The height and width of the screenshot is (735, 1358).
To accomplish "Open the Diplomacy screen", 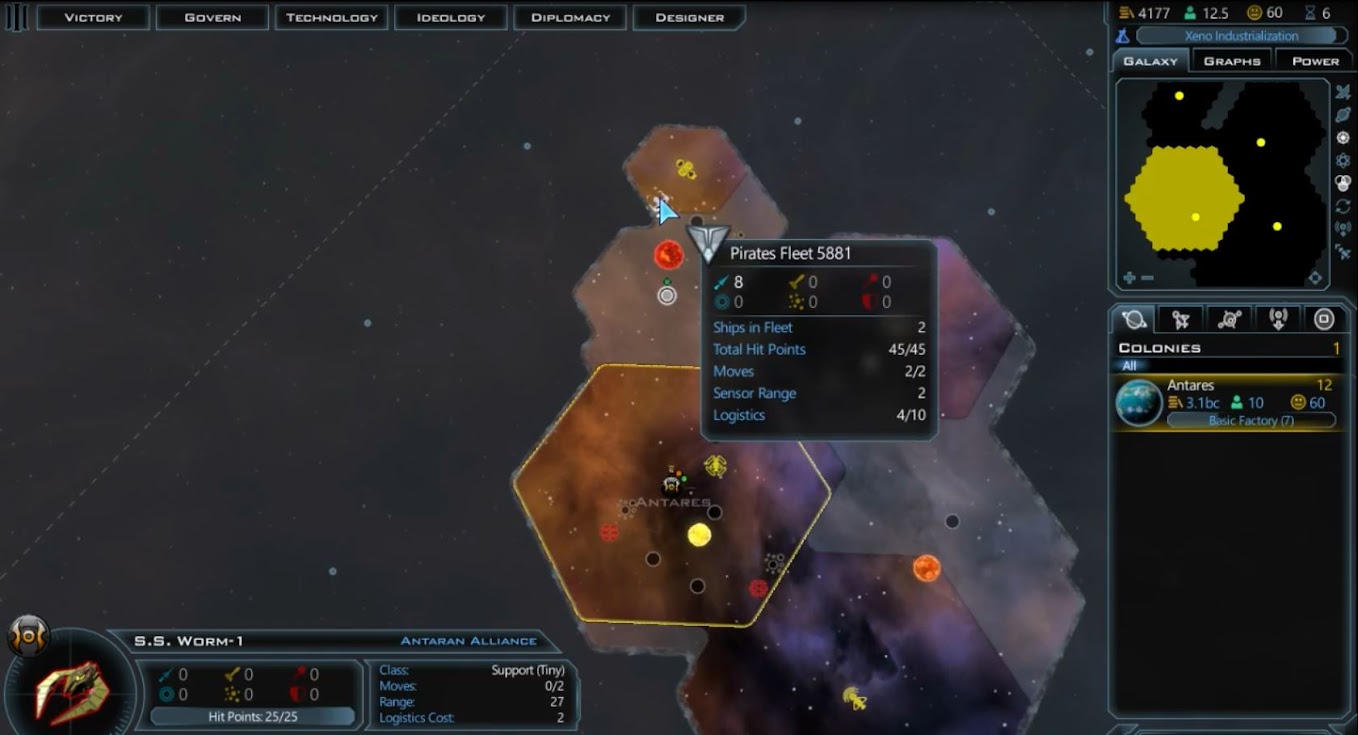I will pos(570,17).
